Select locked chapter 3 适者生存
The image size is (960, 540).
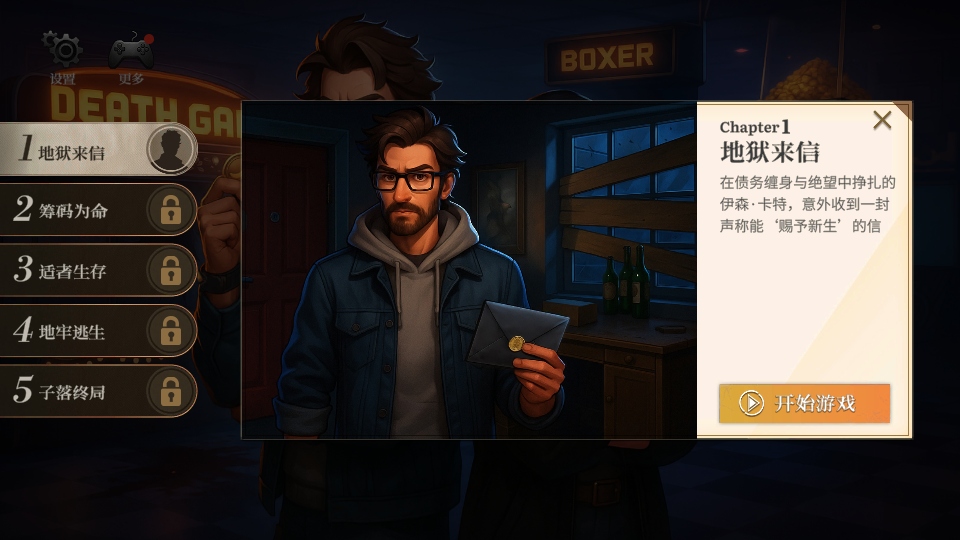(x=97, y=270)
